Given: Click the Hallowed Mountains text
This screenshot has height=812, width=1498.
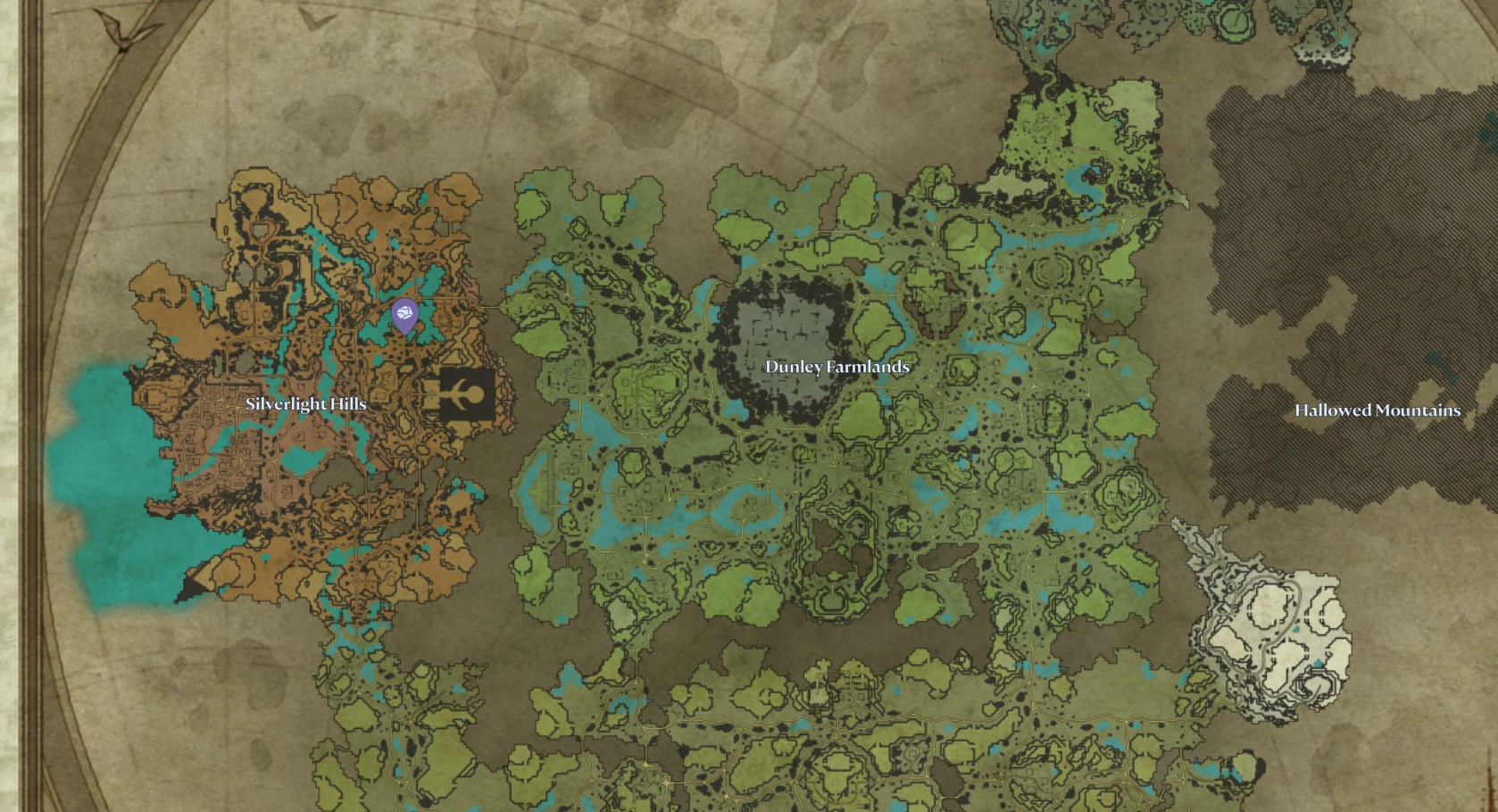Looking at the screenshot, I should click(1377, 411).
